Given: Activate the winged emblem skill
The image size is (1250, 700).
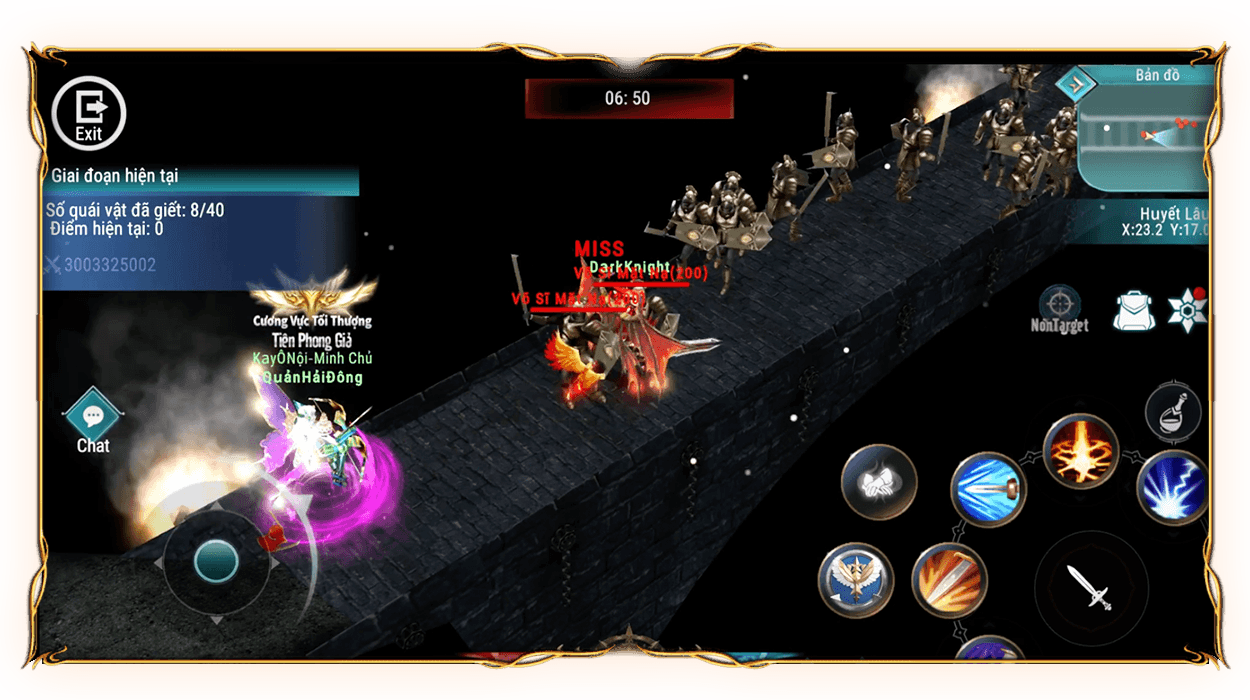Looking at the screenshot, I should coord(855,581).
